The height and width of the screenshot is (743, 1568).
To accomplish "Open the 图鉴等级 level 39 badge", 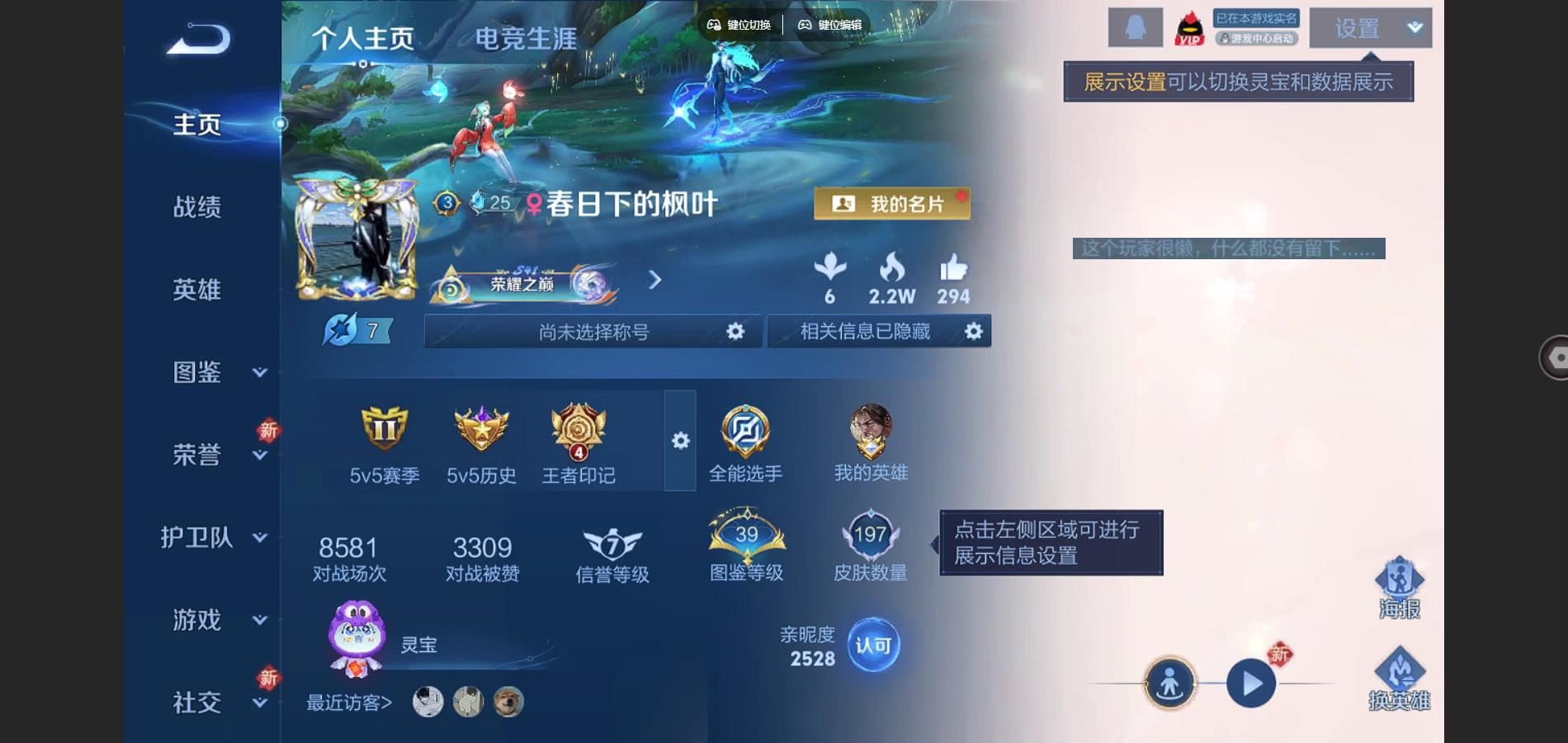I will coord(745,537).
